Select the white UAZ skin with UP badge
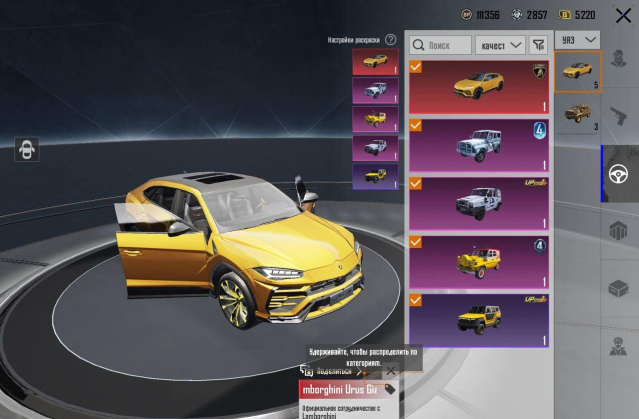Image resolution: width=639 pixels, height=419 pixels. click(x=478, y=203)
